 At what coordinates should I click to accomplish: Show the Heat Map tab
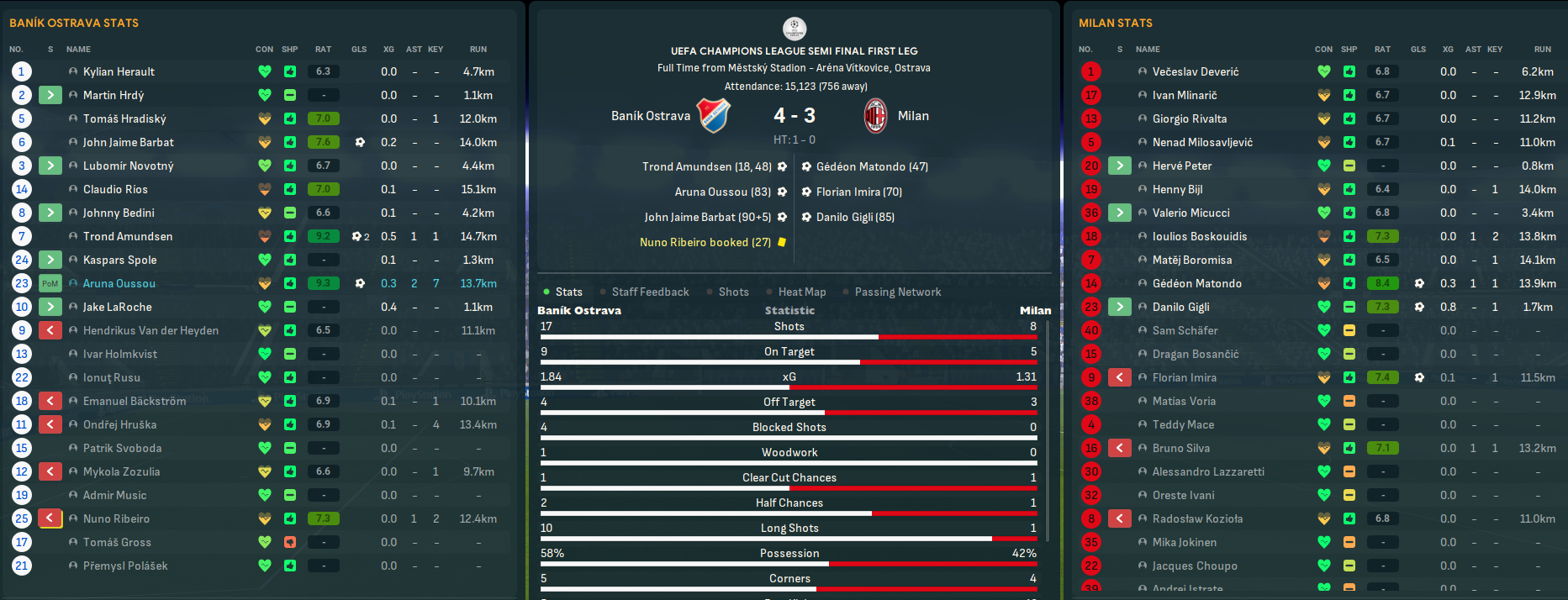[801, 292]
